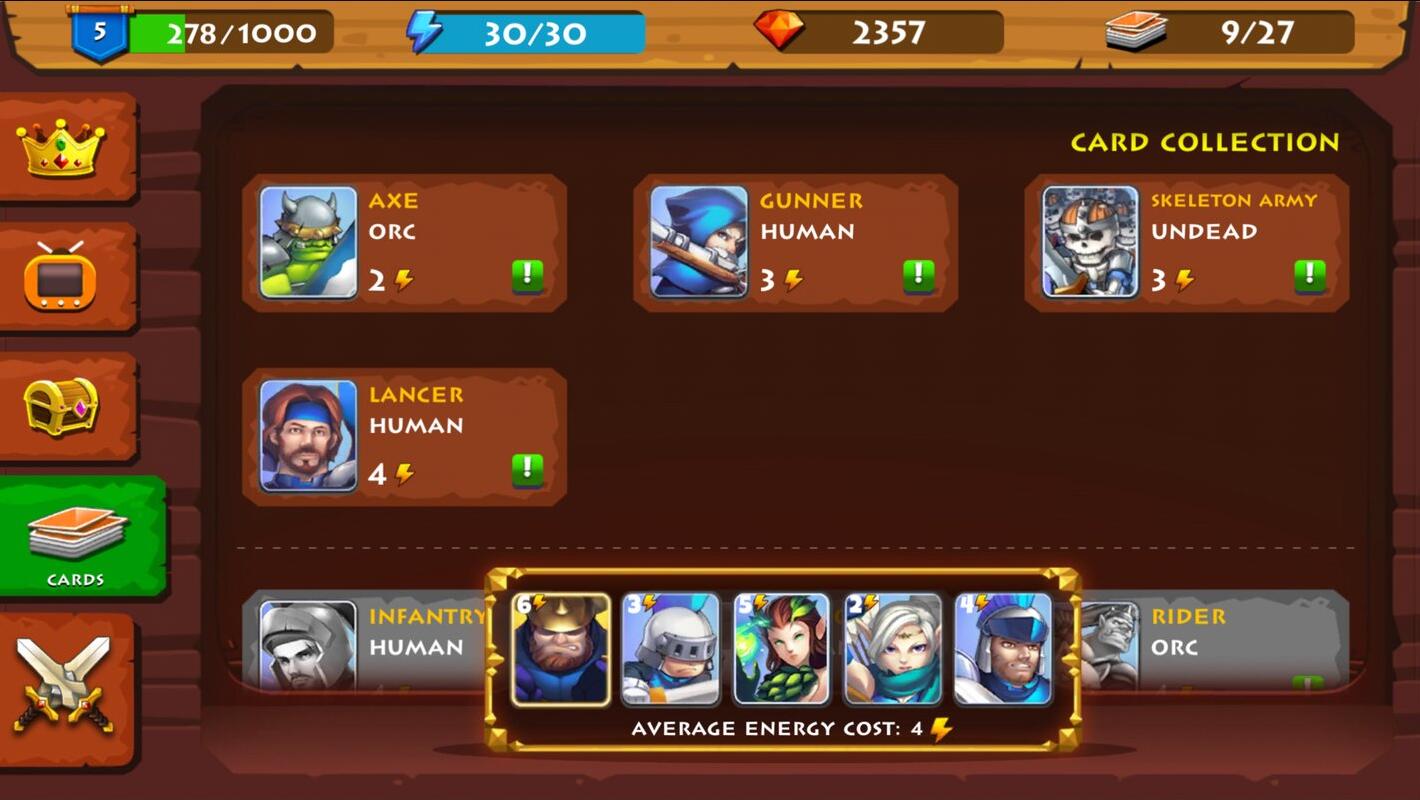Screen dimensions: 1420x800
Task: Choose the helmeted knight 3-cost deck card
Action: click(671, 649)
